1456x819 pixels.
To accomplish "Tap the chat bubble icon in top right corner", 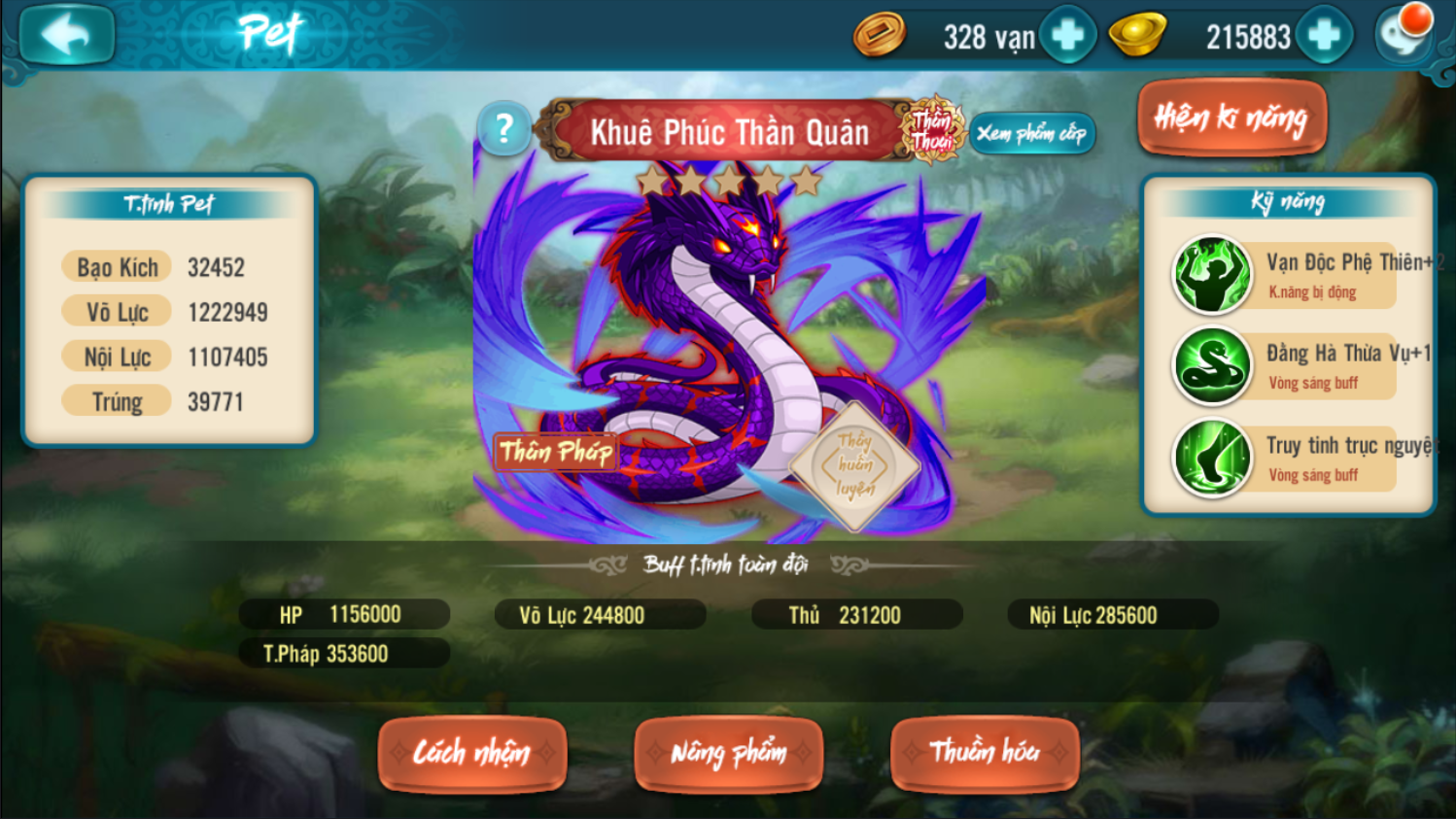I will 1403,35.
